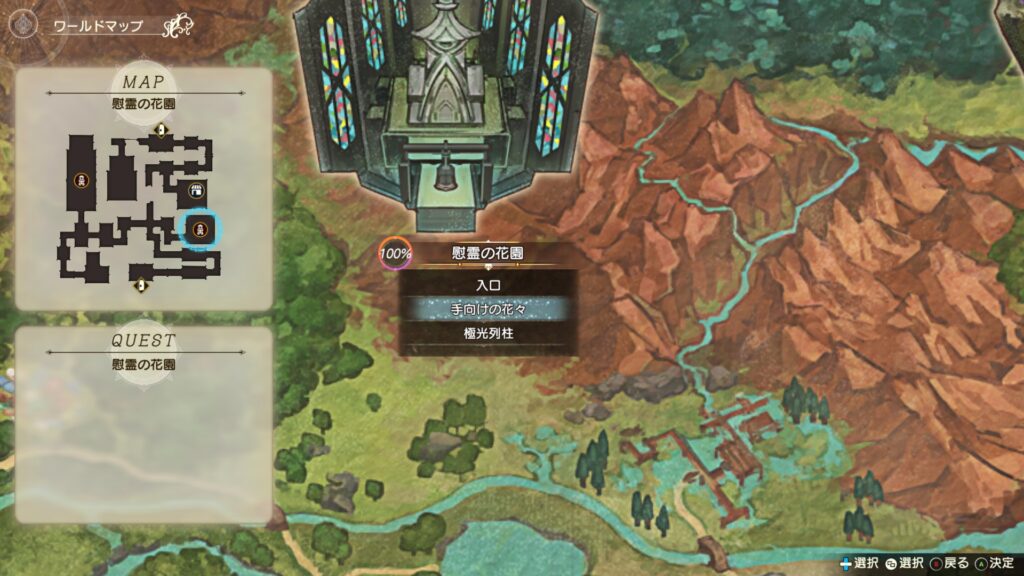Select the shop icon on the dungeon map
The image size is (1024, 576).
(x=196, y=191)
